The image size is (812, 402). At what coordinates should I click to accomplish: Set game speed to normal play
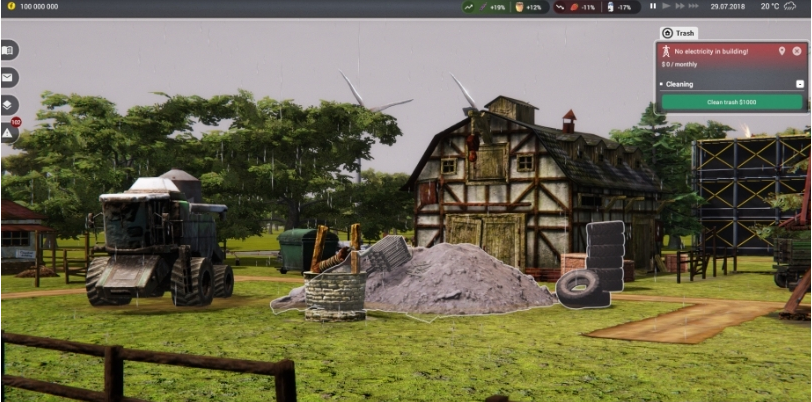[666, 6]
